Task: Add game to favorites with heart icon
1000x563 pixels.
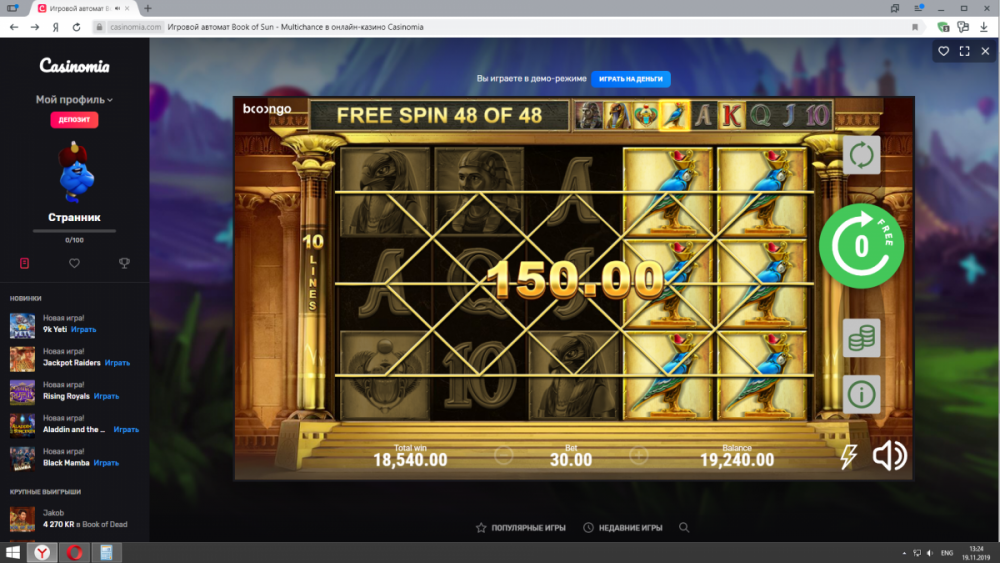Action: (943, 51)
